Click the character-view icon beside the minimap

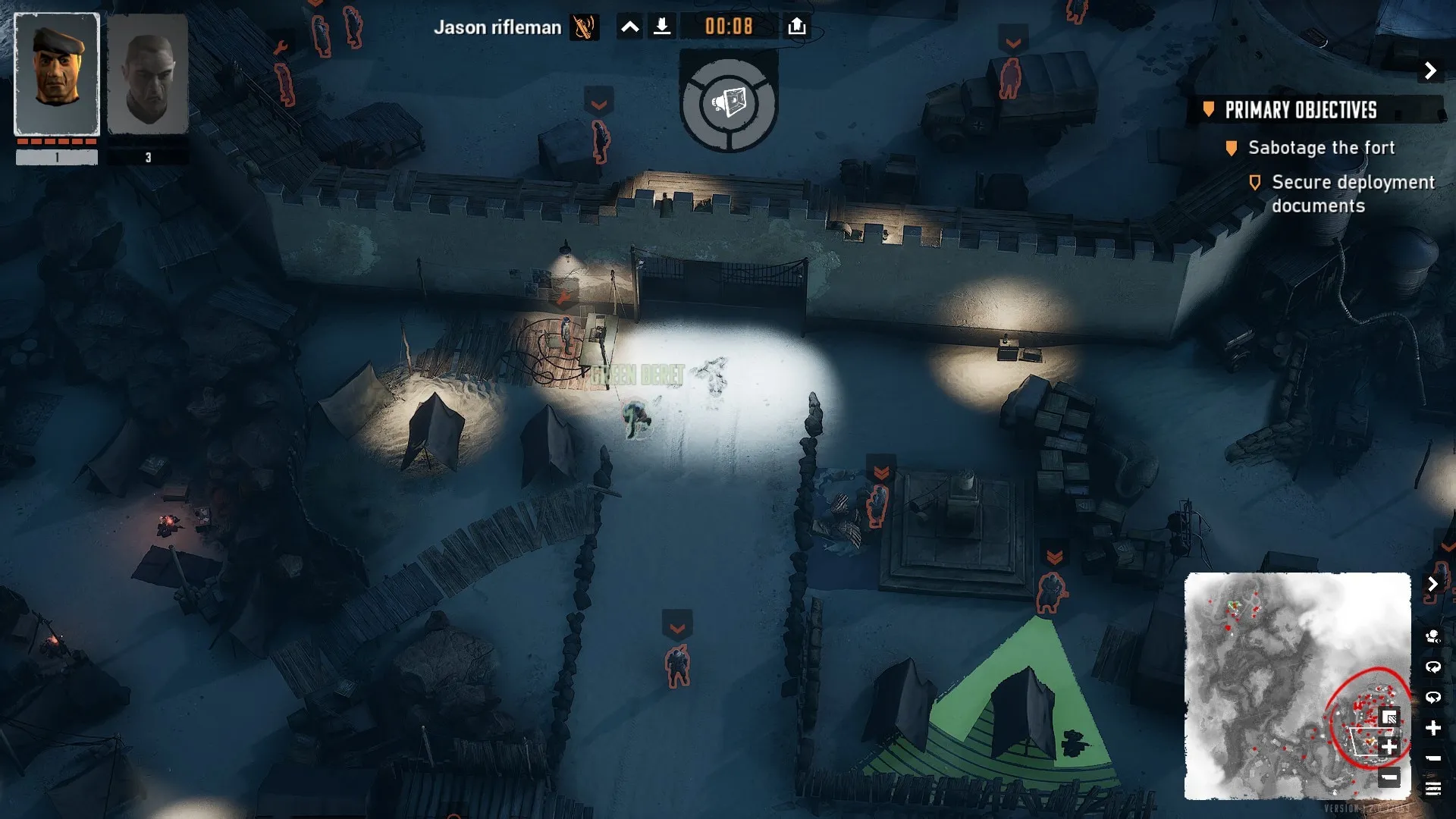[x=1432, y=636]
